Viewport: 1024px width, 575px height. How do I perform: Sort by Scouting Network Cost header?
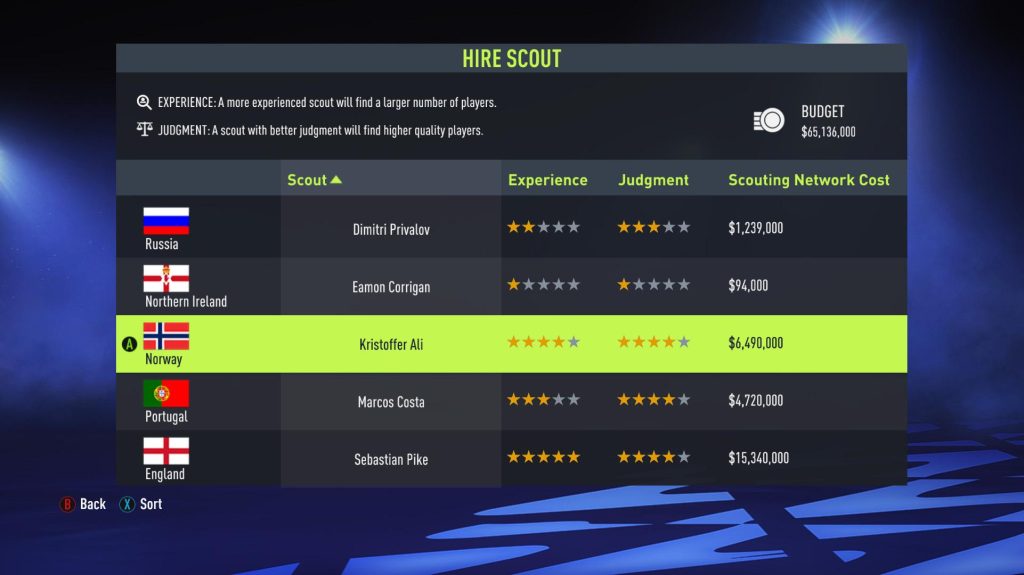pos(808,180)
